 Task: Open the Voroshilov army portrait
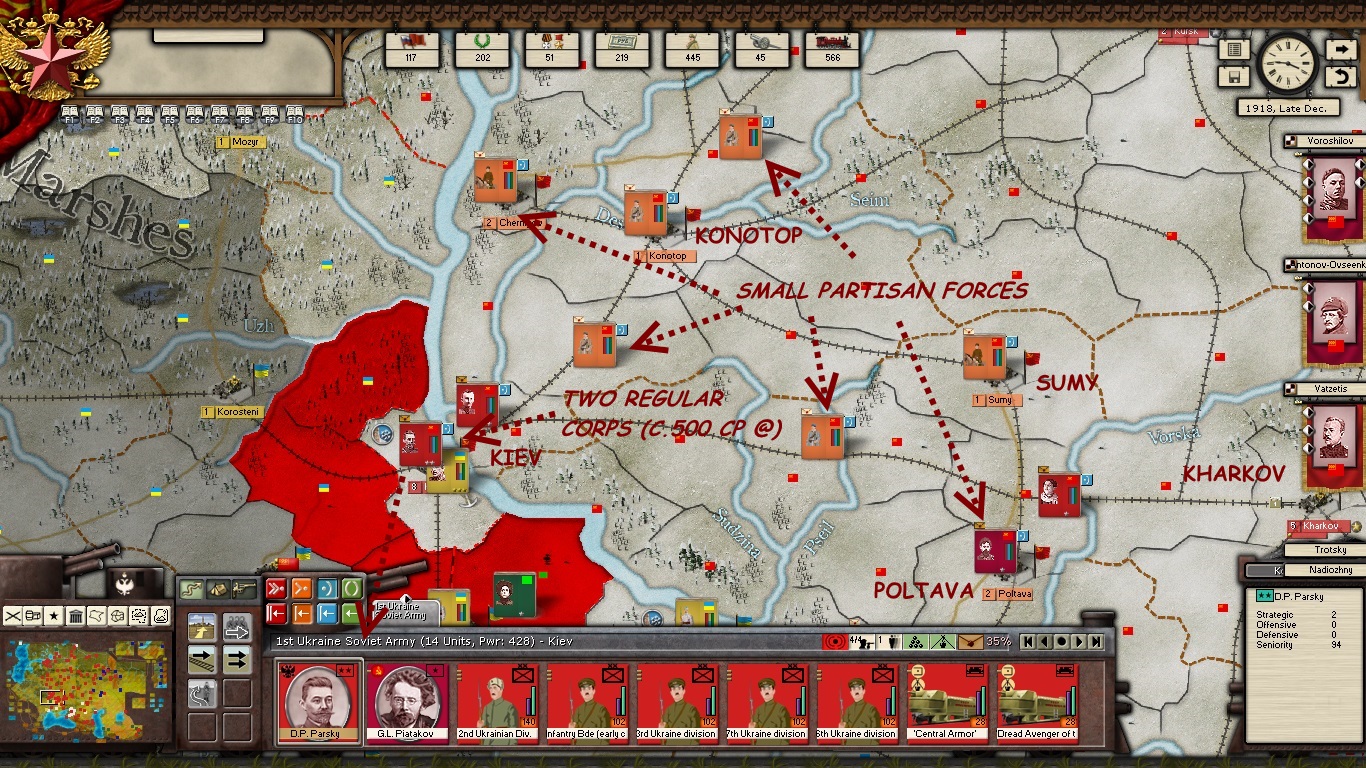click(1333, 188)
